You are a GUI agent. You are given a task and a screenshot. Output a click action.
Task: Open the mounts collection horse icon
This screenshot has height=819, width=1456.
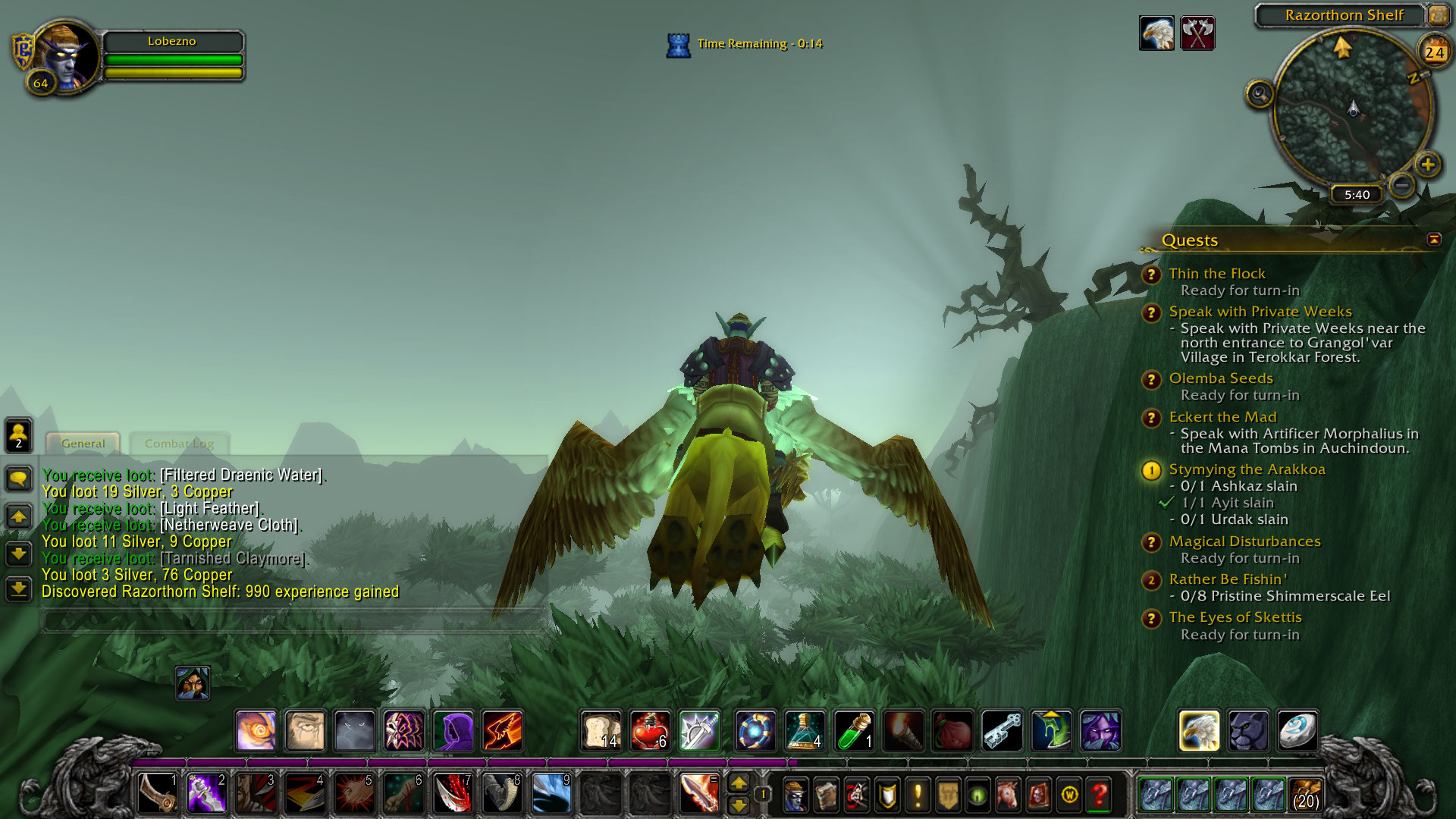click(1009, 795)
